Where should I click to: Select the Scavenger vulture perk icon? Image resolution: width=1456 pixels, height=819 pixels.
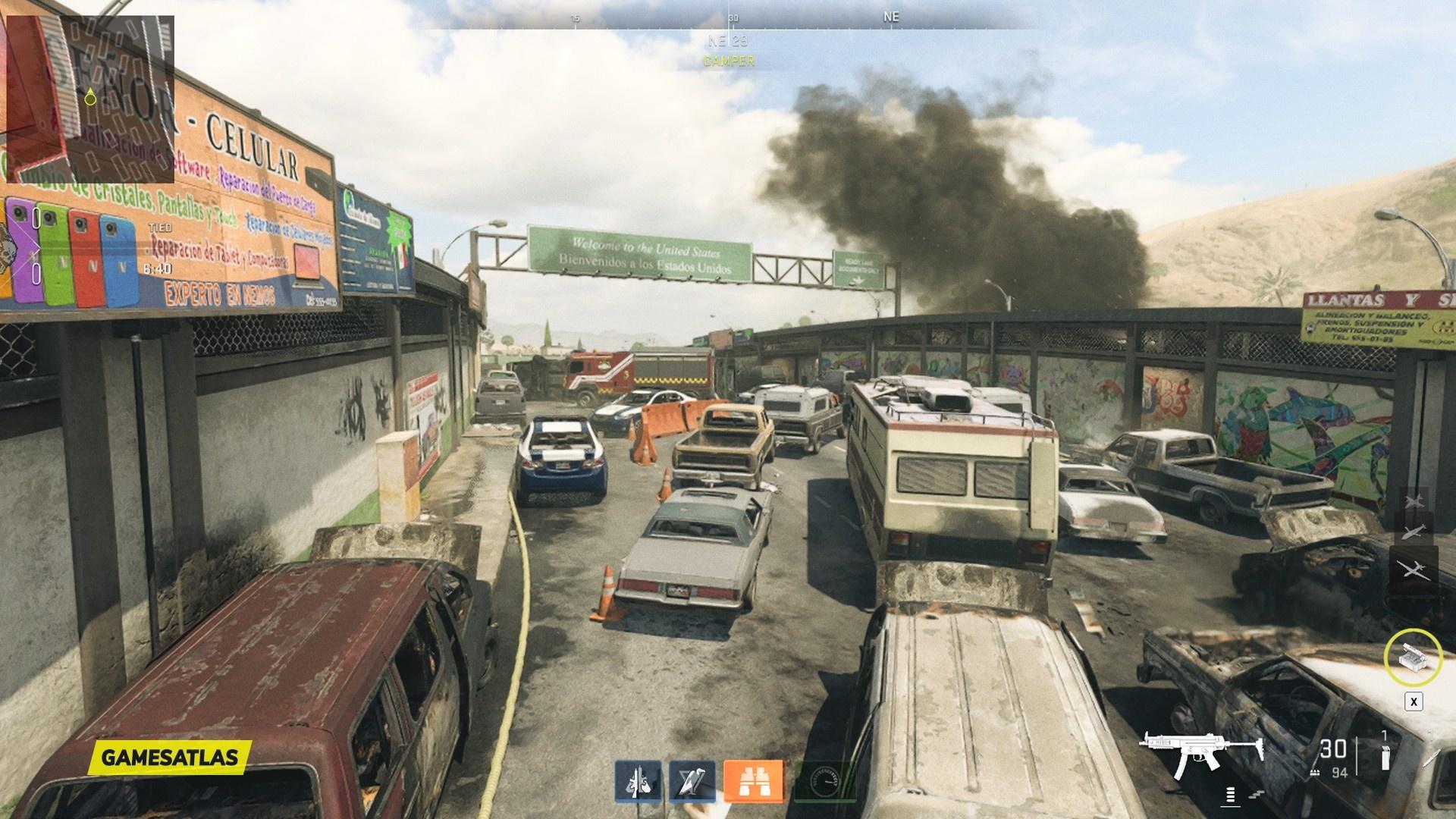click(692, 780)
